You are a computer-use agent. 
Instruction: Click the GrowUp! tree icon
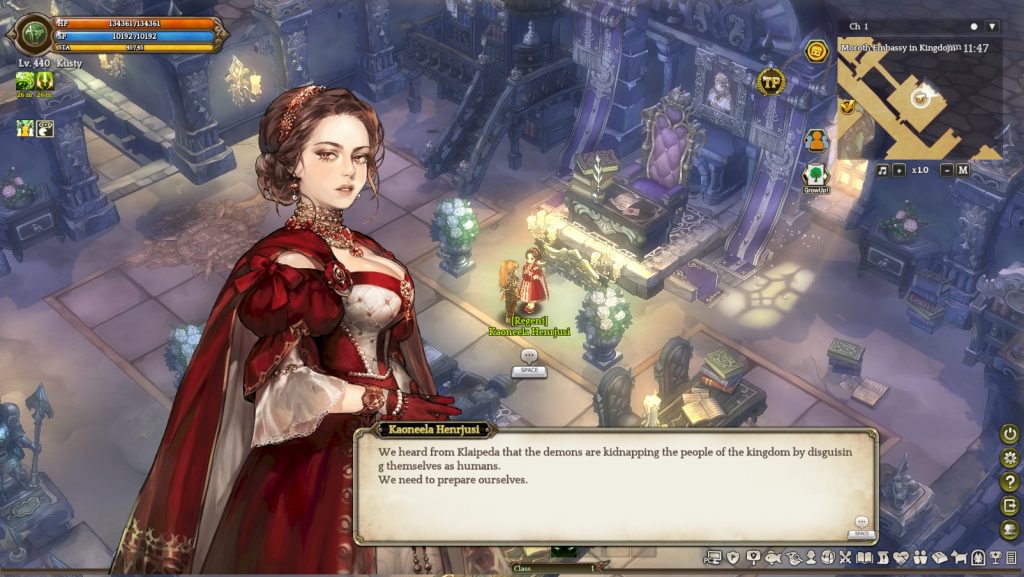coord(816,177)
